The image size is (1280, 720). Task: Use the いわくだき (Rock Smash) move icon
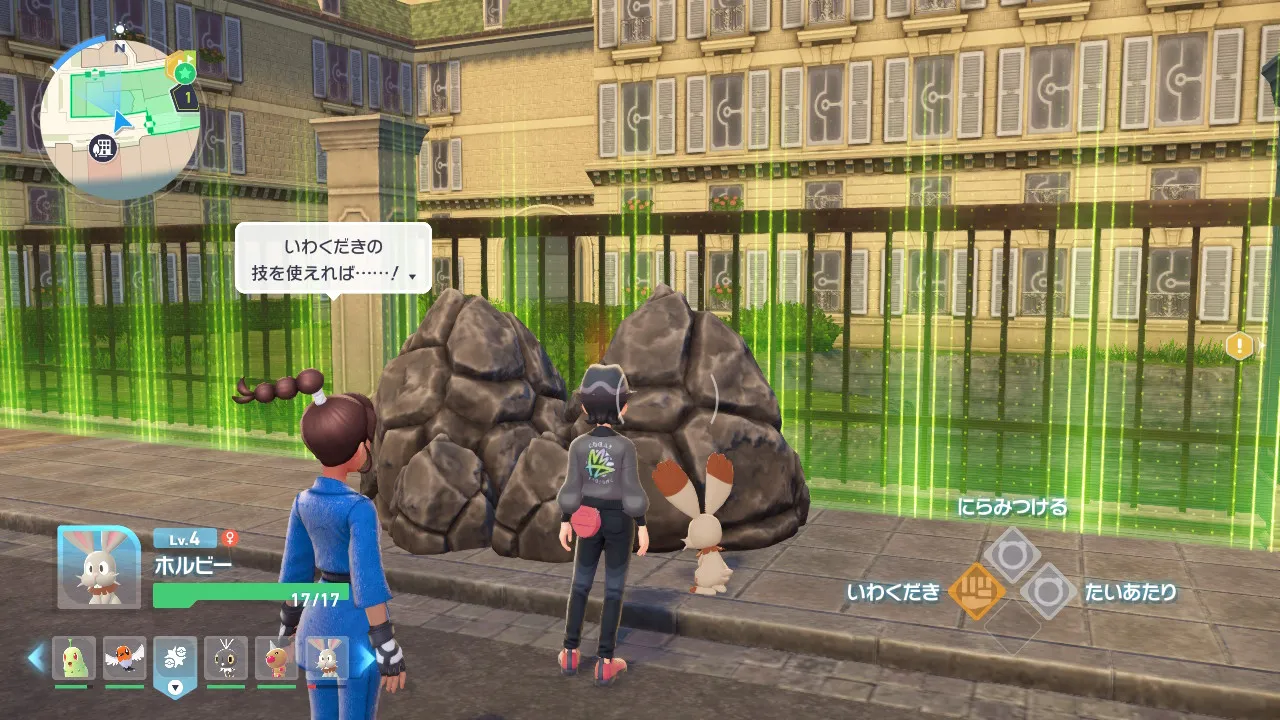click(x=976, y=592)
